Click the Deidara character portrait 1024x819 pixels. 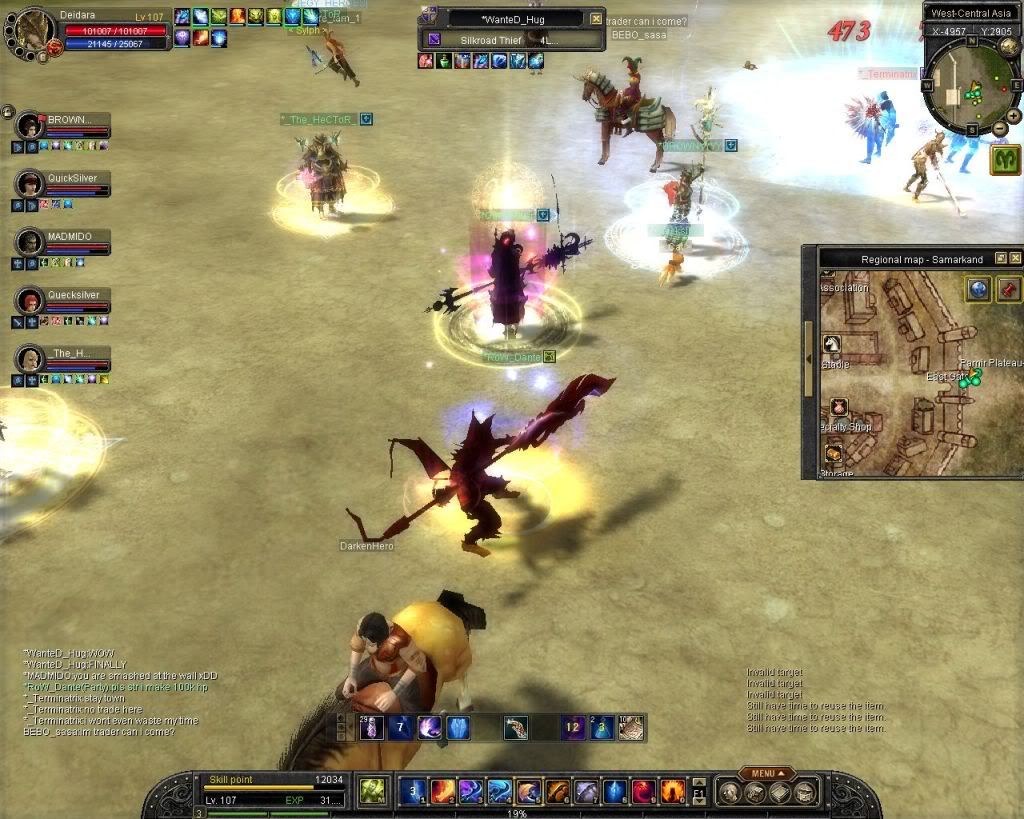tap(34, 30)
